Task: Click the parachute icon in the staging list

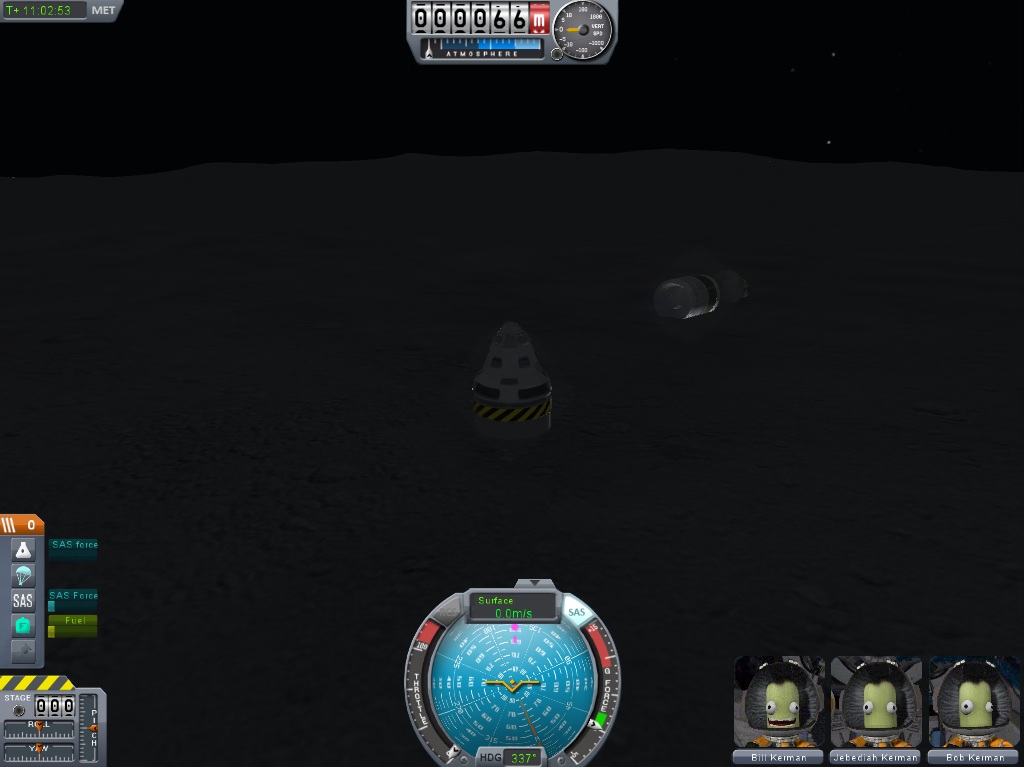Action: tap(23, 576)
